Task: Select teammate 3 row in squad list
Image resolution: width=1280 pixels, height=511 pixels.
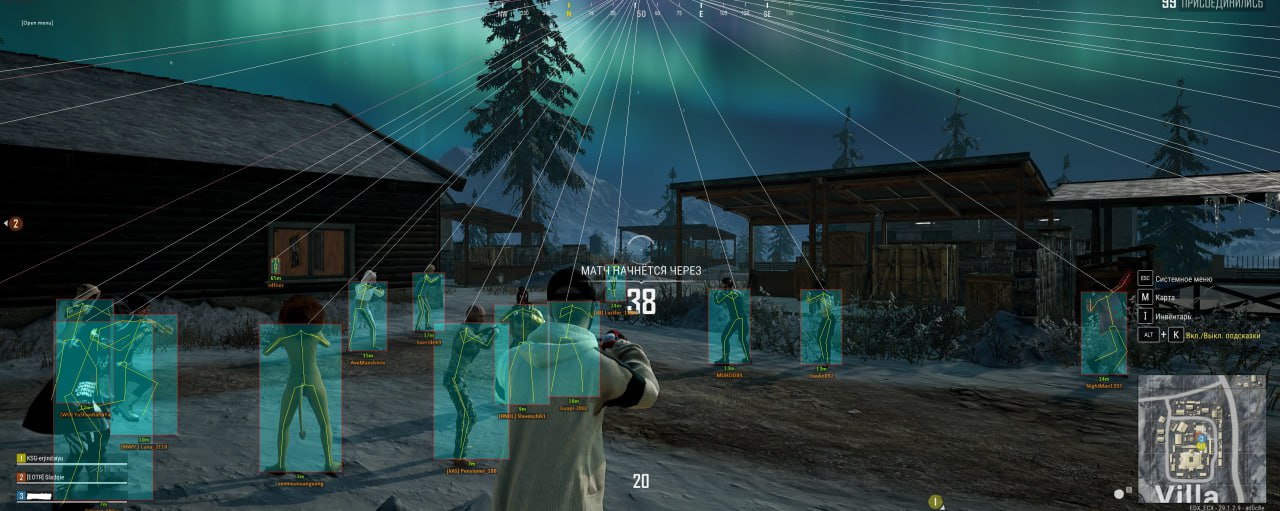Action: (x=50, y=495)
